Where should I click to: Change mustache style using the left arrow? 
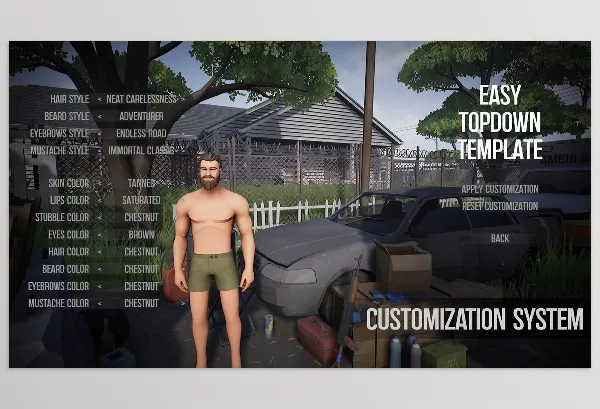point(98,150)
